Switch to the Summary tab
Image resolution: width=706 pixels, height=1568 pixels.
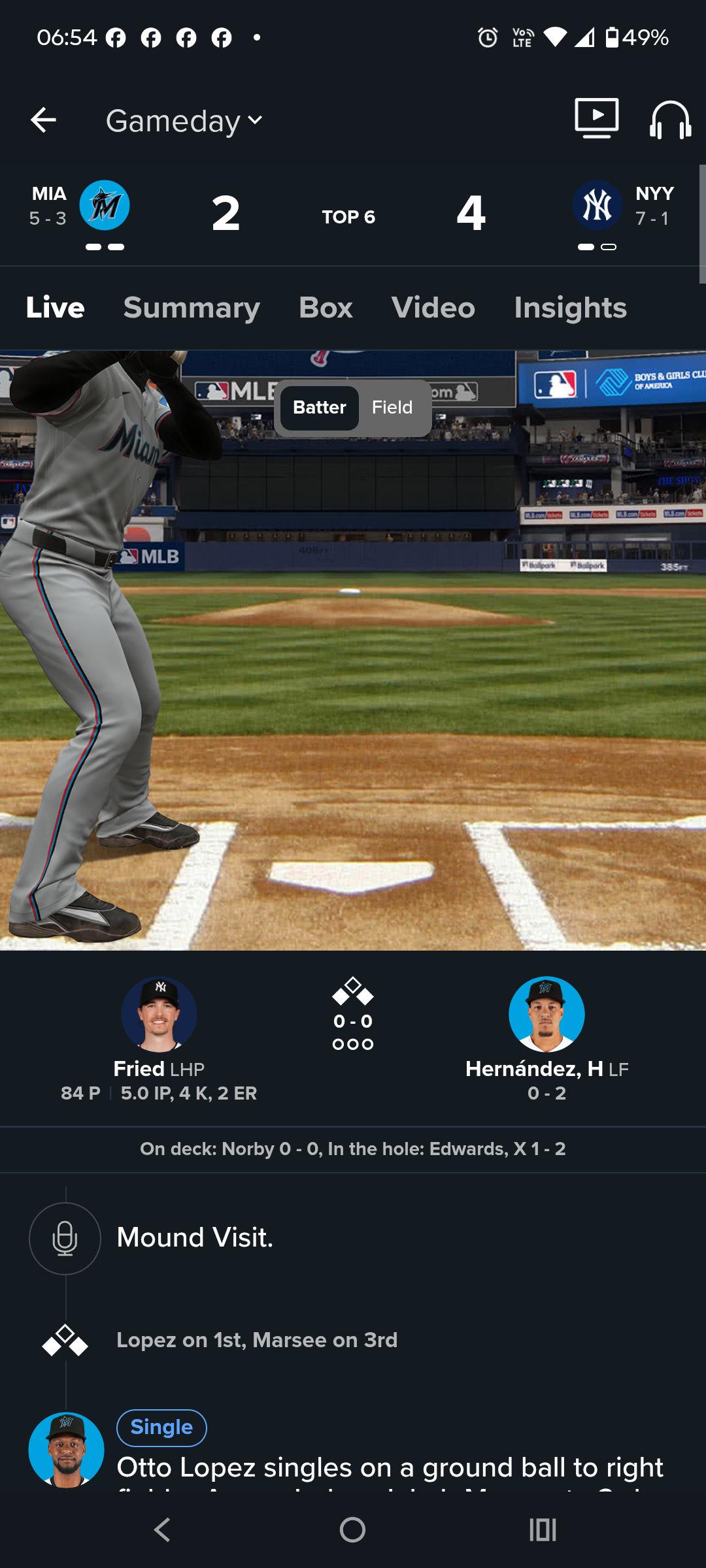click(x=192, y=308)
